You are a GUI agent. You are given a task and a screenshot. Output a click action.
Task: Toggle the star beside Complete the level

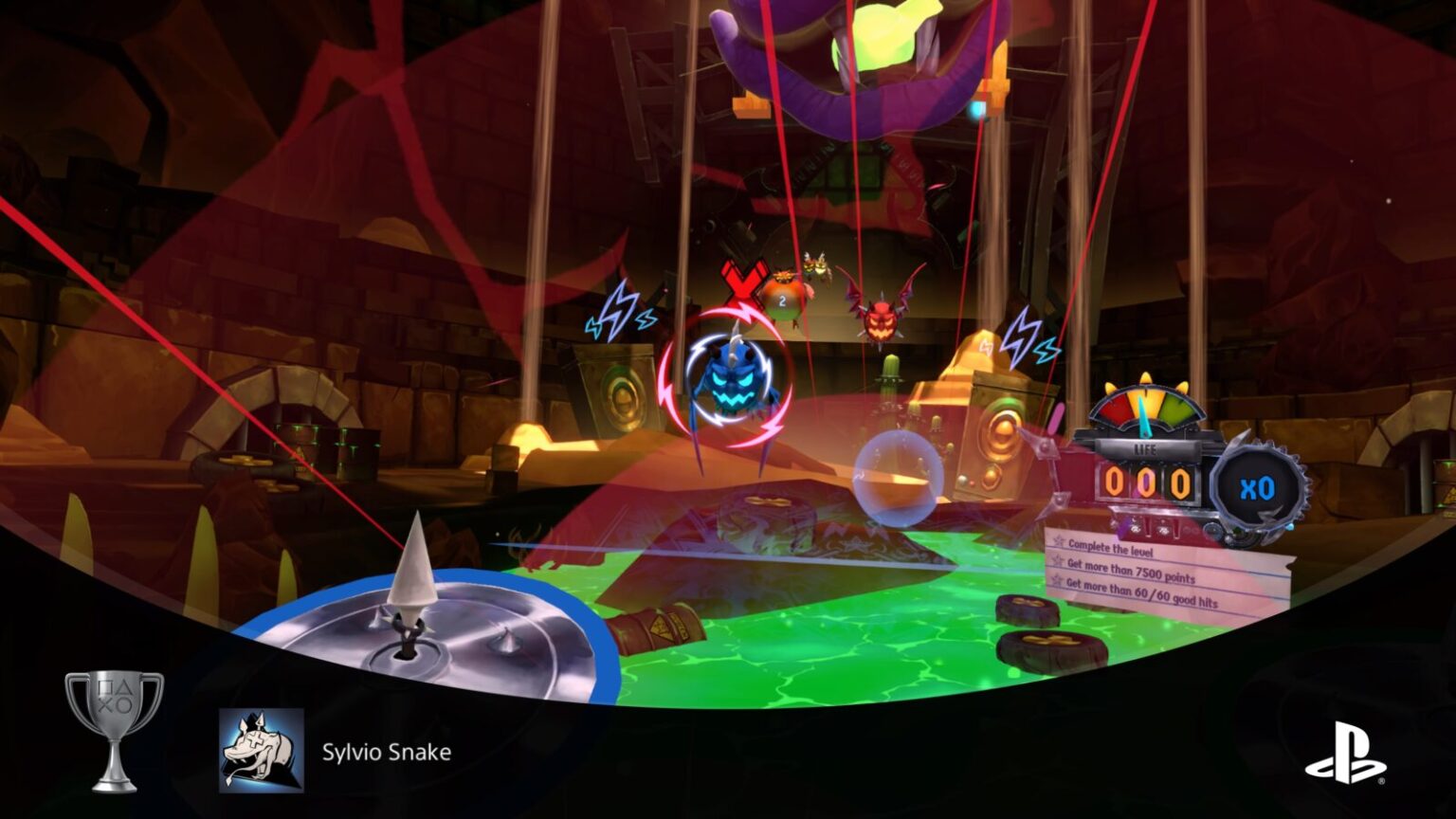(x=1058, y=541)
